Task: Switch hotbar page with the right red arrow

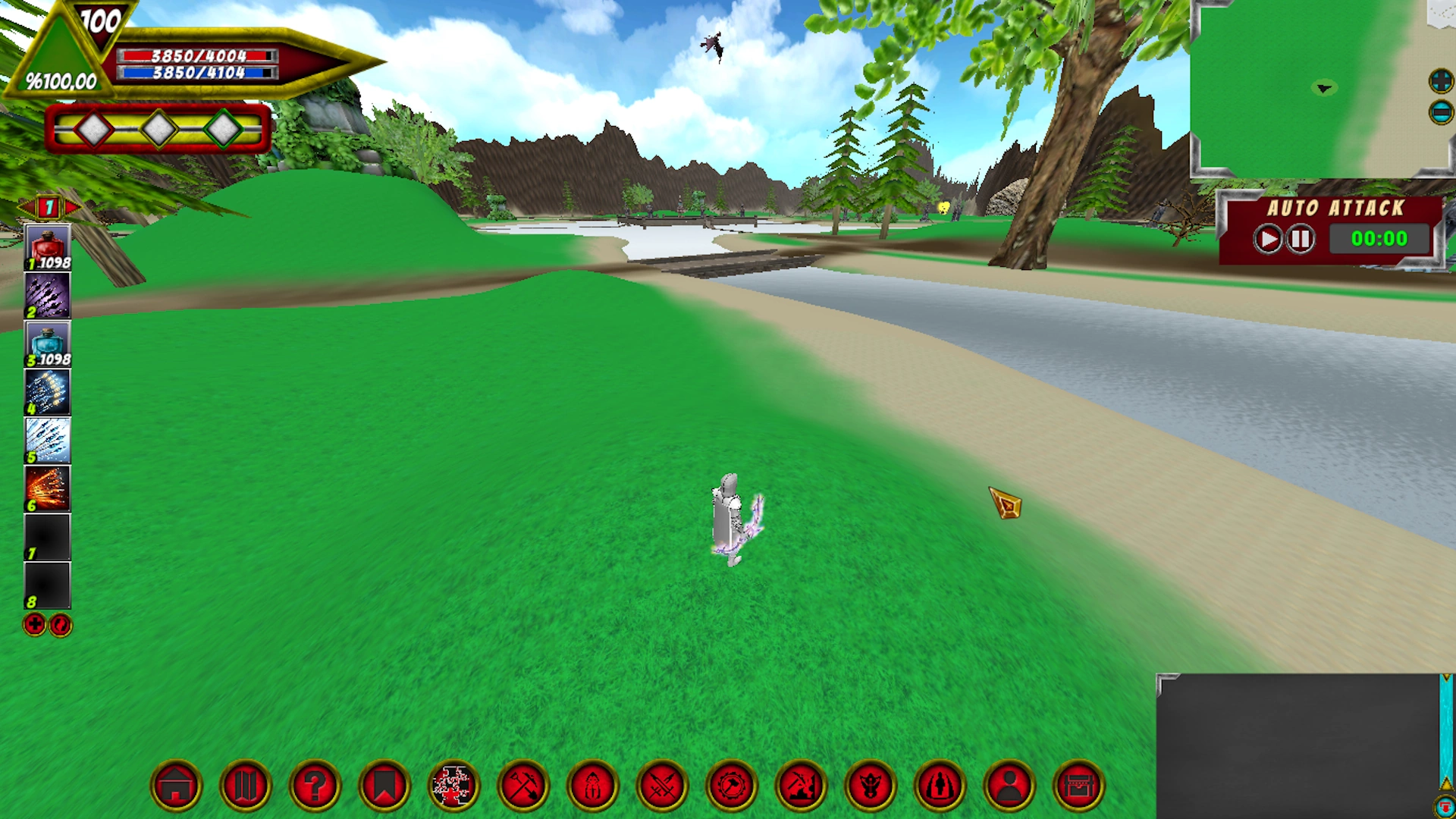Action: 72,206
